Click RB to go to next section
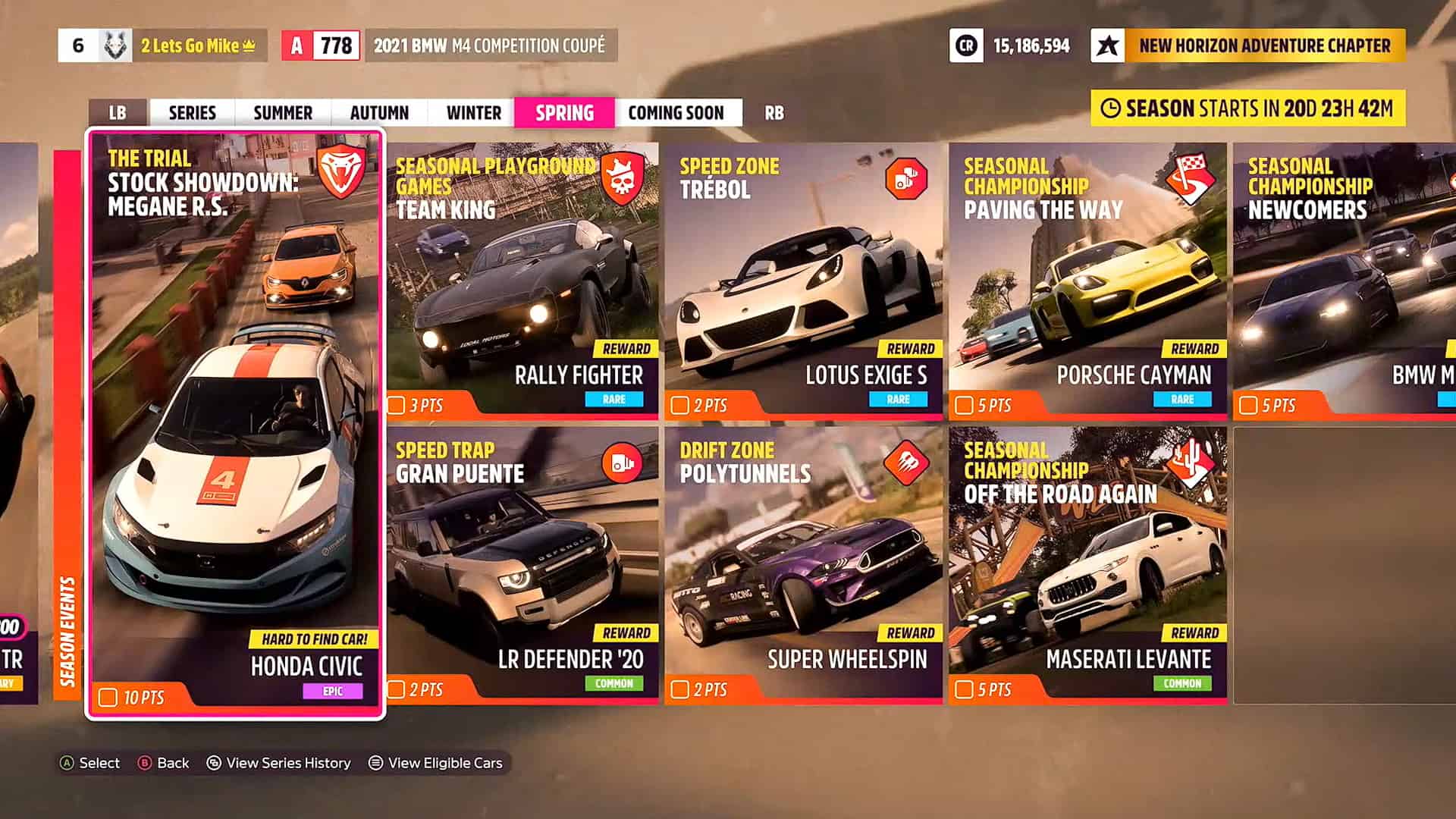Image resolution: width=1456 pixels, height=819 pixels. pos(773,112)
